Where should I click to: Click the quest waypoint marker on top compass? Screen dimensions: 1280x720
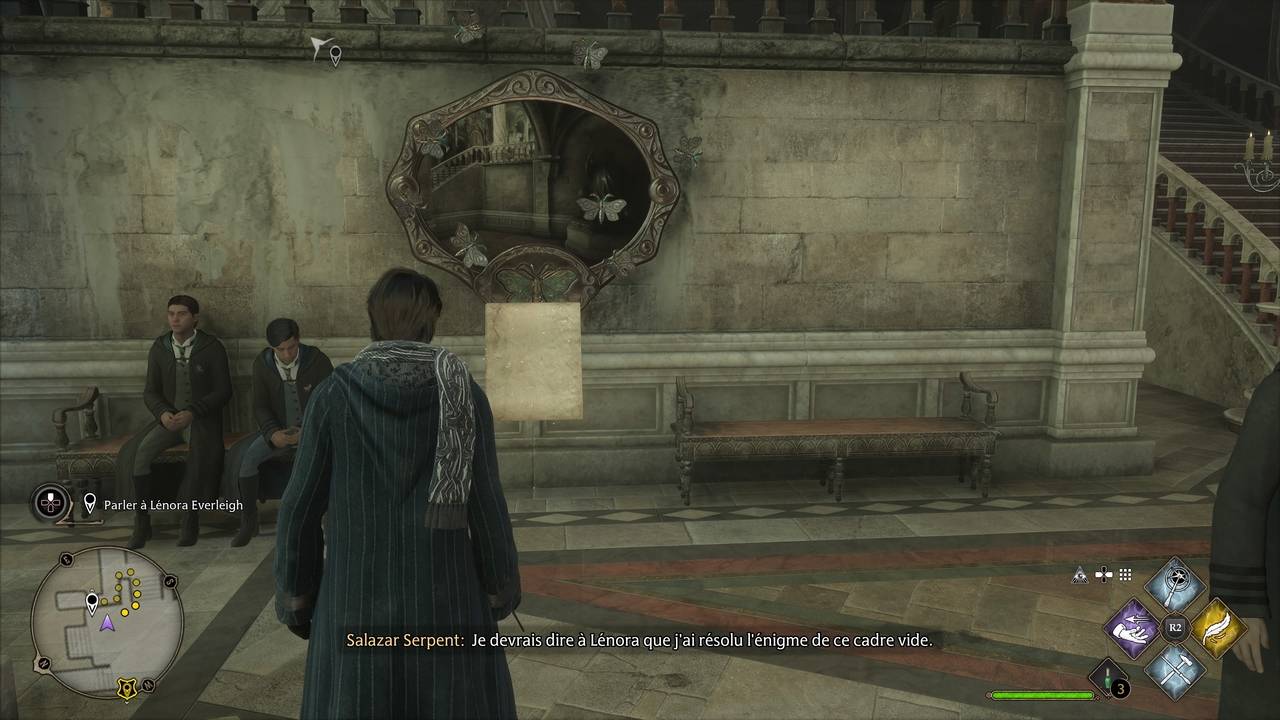[335, 56]
